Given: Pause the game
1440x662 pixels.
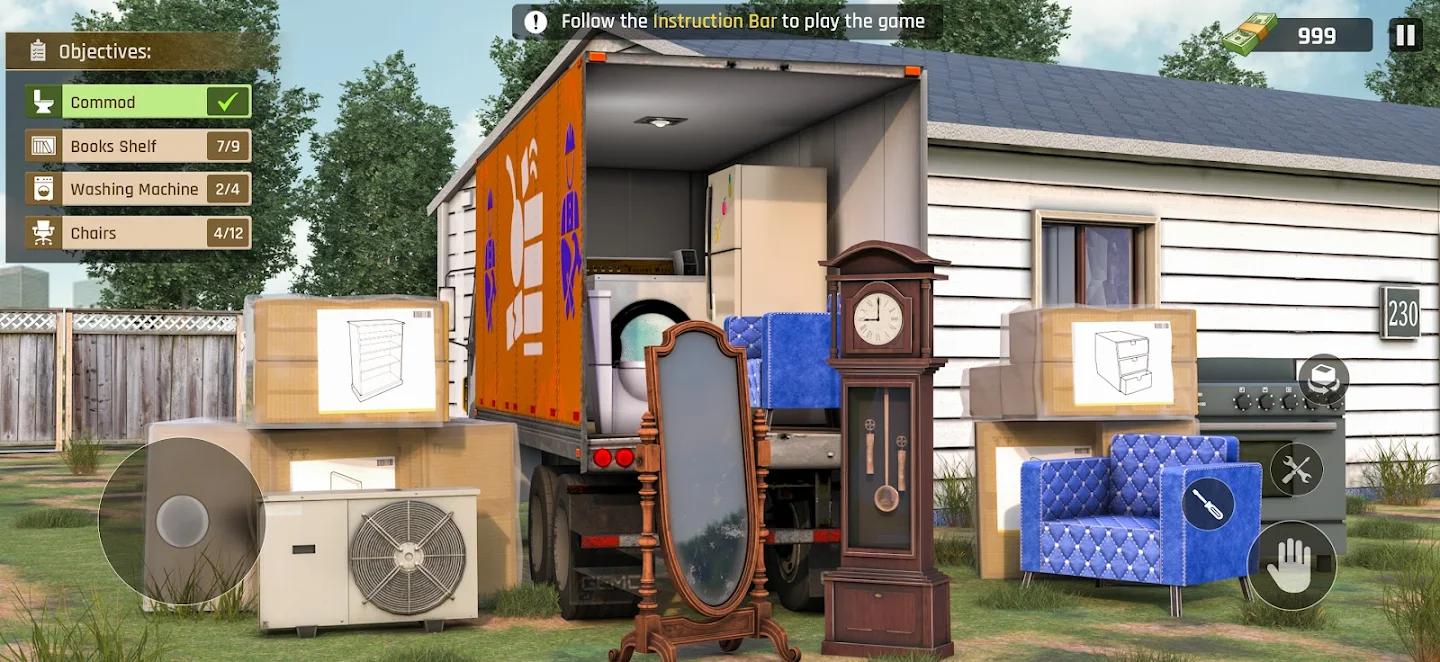Looking at the screenshot, I should tap(1405, 35).
